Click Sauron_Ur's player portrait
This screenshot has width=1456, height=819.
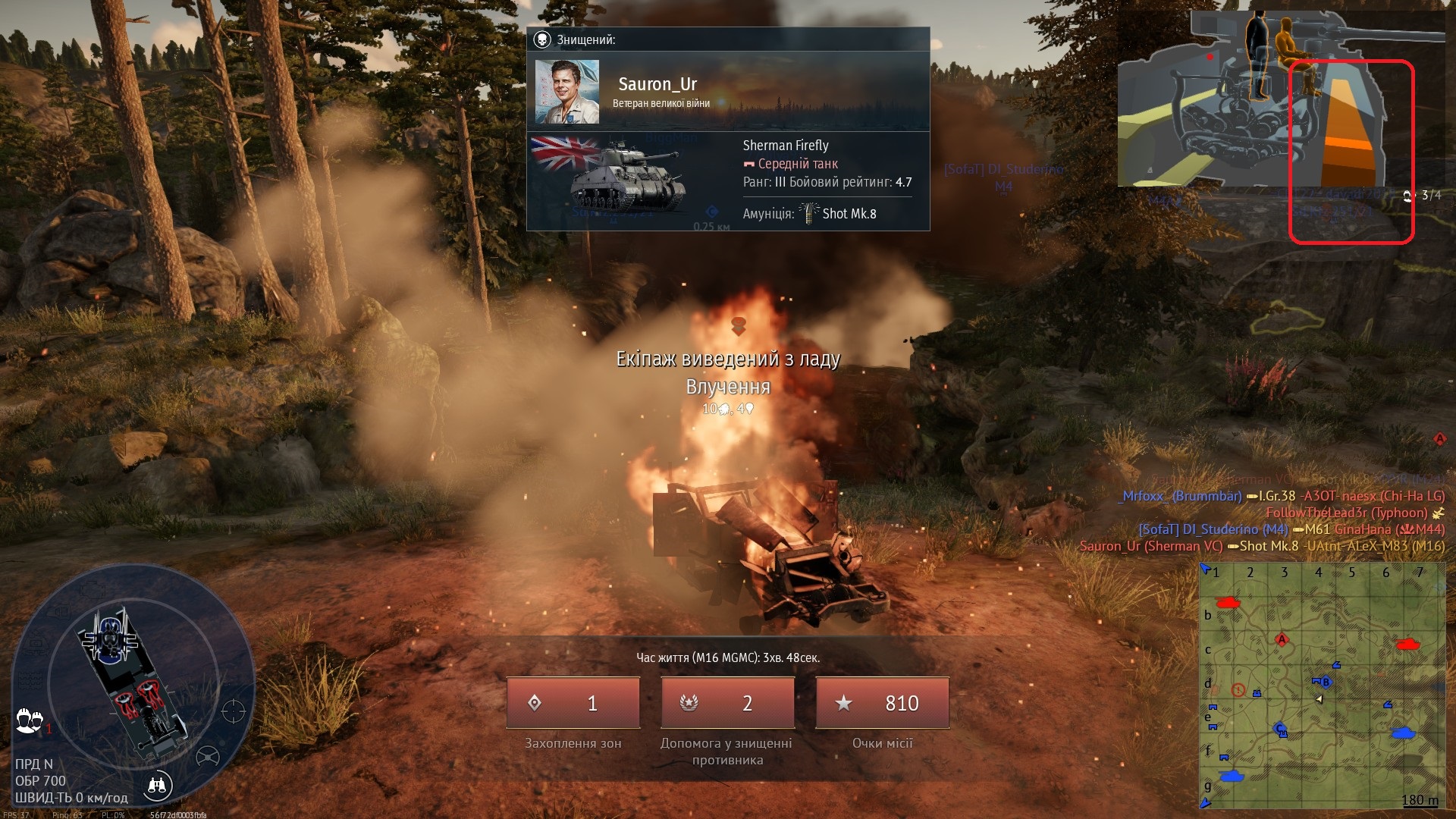point(567,92)
